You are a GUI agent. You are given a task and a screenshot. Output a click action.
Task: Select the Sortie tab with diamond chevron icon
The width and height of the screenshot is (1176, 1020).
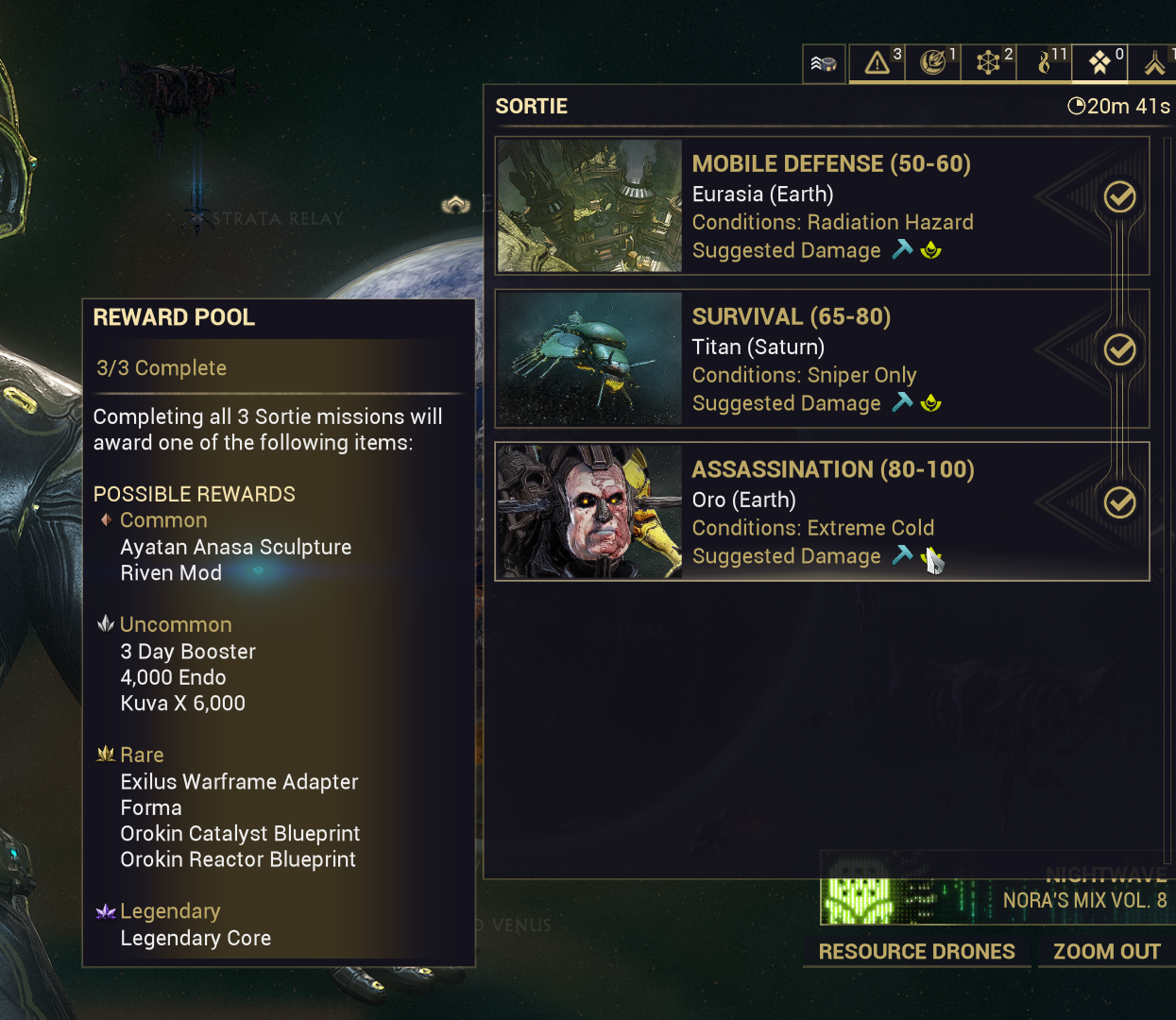(x=1100, y=63)
